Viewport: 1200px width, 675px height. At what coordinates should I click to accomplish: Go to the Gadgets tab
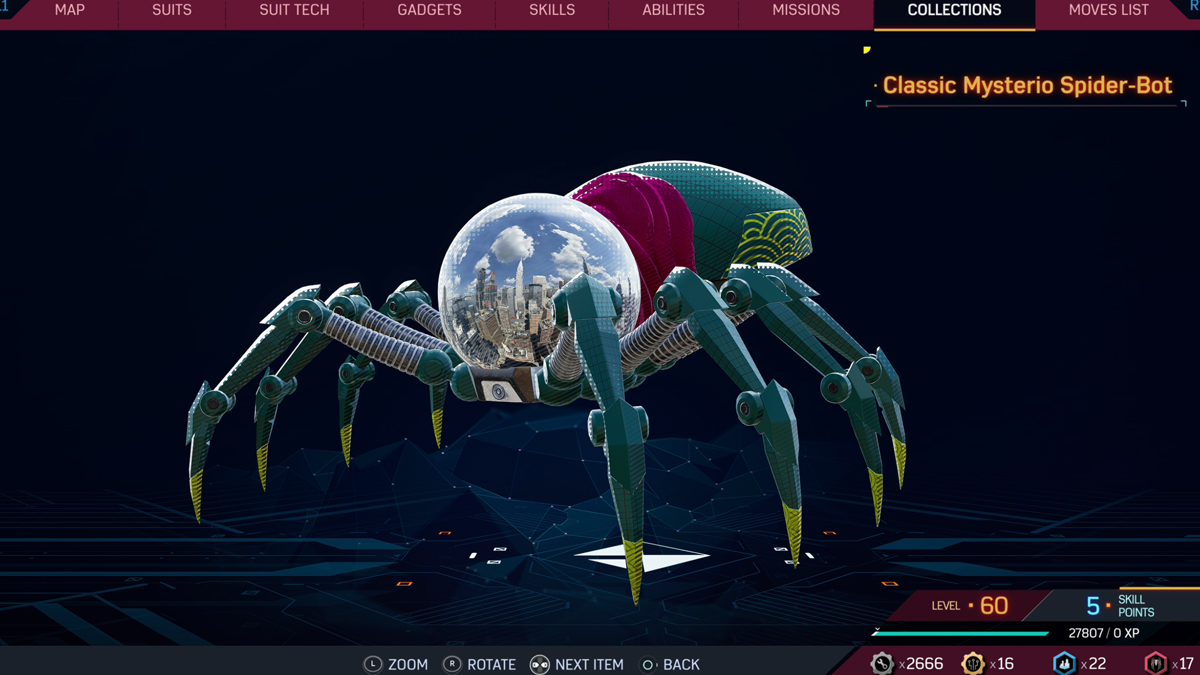(429, 11)
